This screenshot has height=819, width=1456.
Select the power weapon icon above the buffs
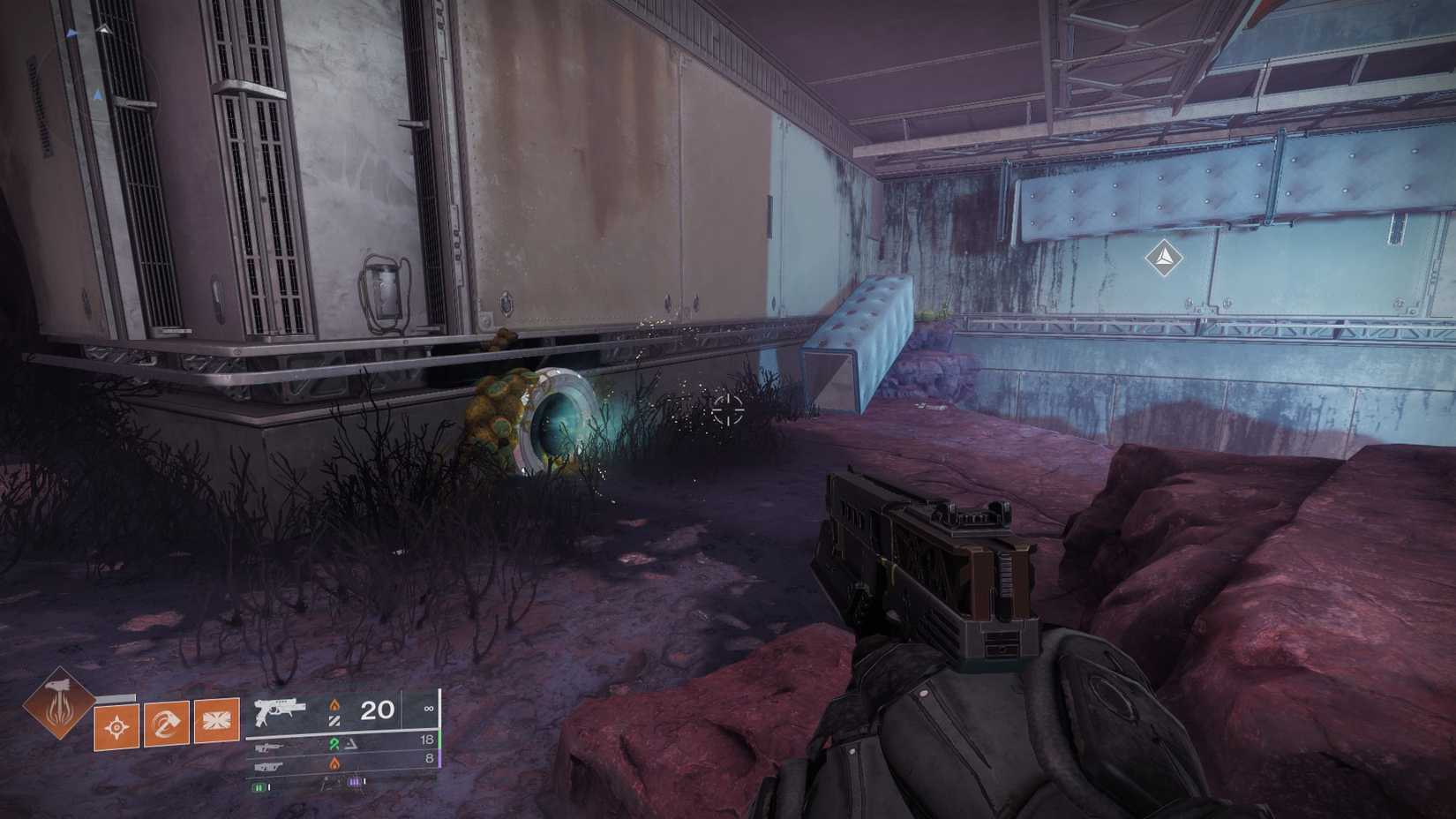pos(270,765)
